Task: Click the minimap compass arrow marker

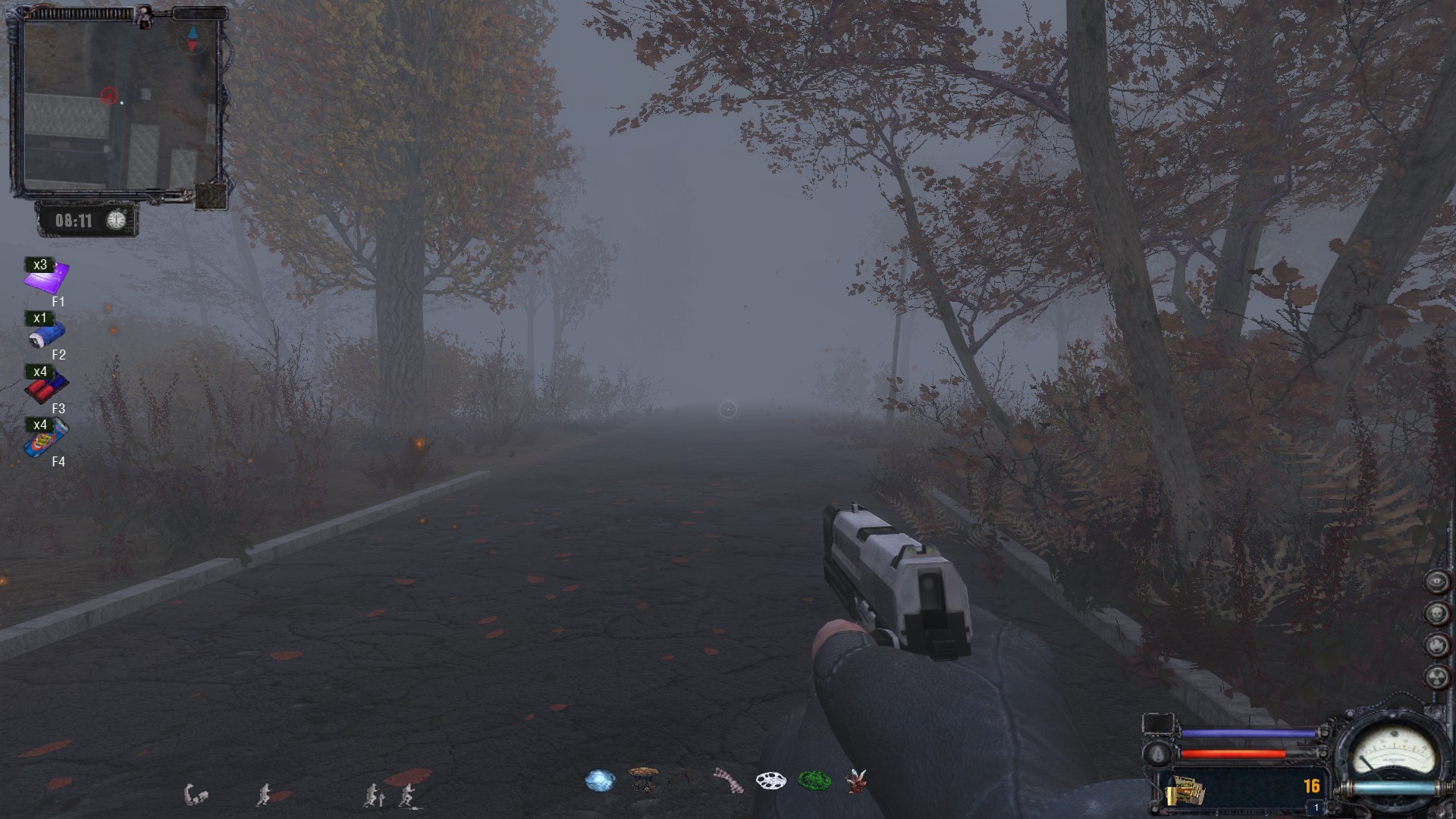Action: (x=192, y=39)
